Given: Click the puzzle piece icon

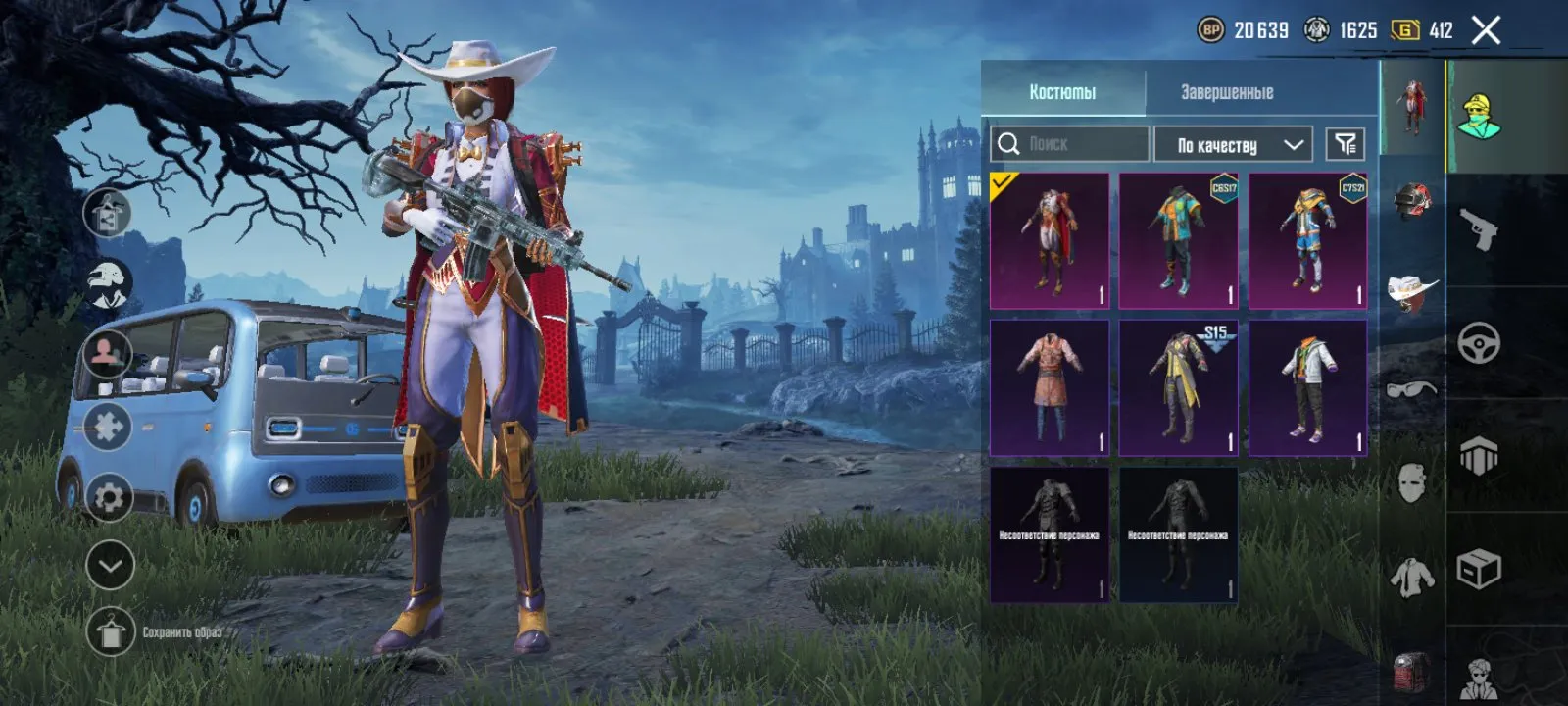Looking at the screenshot, I should tap(111, 426).
